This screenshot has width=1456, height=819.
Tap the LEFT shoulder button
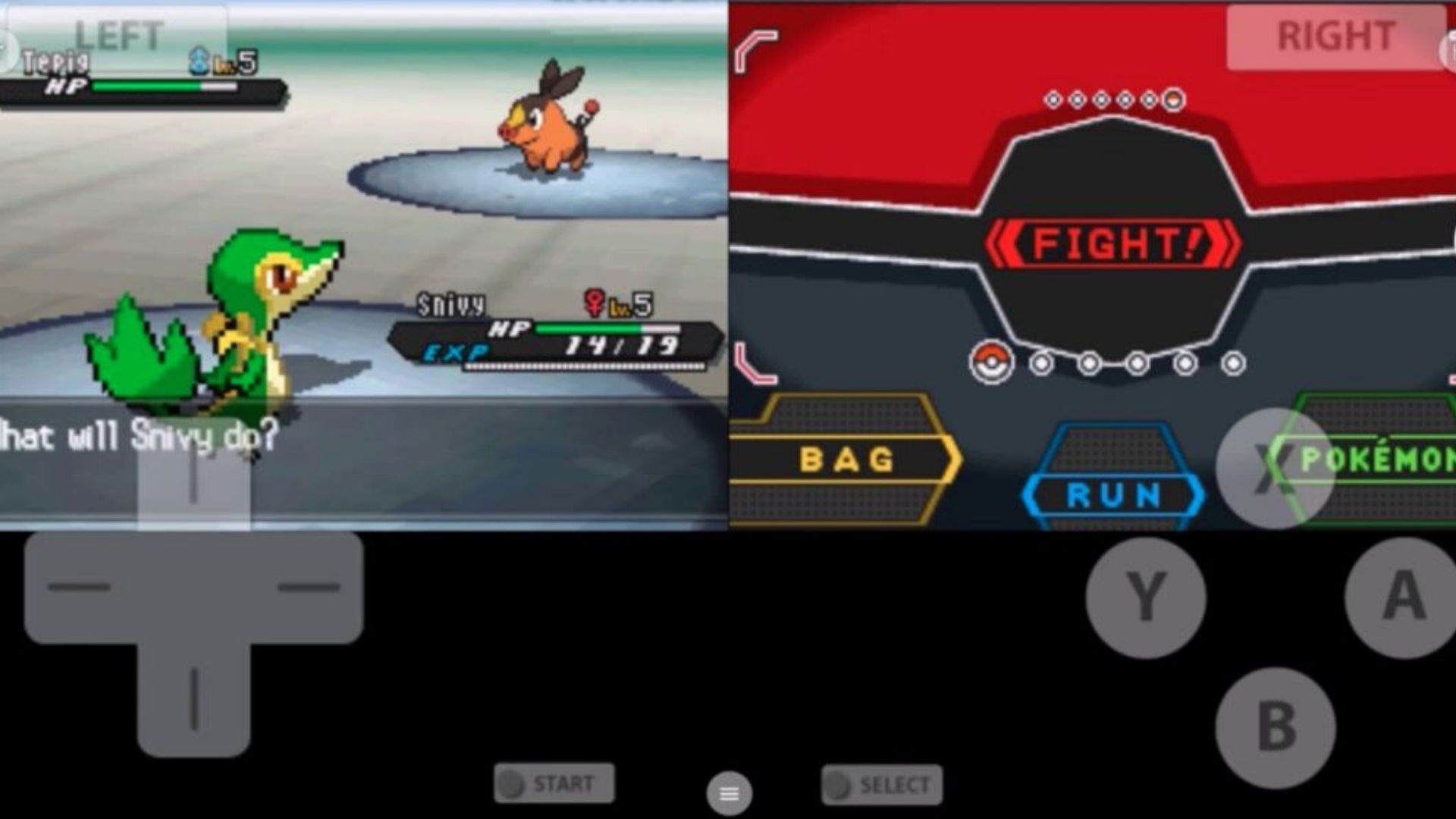(118, 36)
